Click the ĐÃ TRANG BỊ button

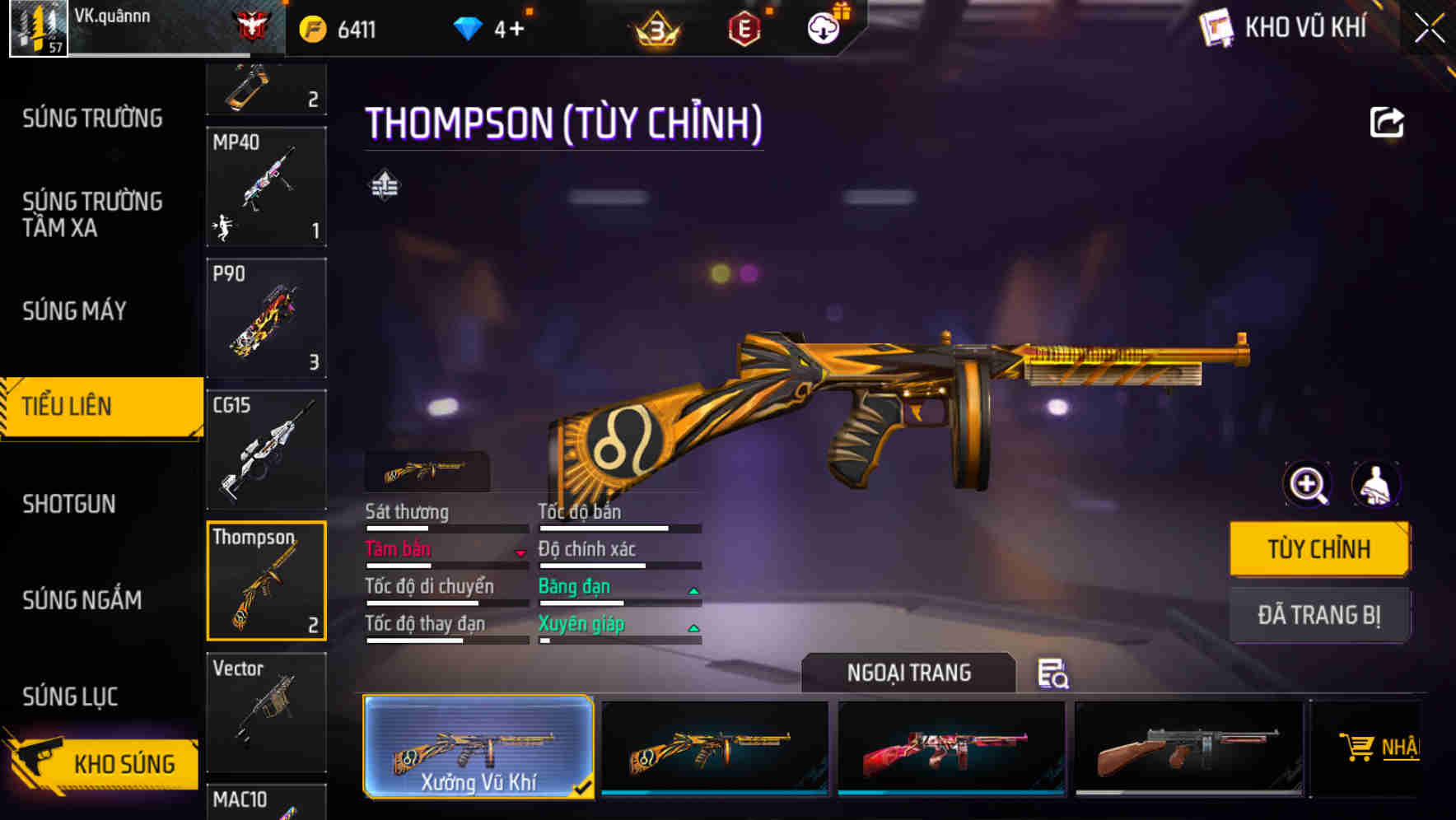tap(1319, 615)
